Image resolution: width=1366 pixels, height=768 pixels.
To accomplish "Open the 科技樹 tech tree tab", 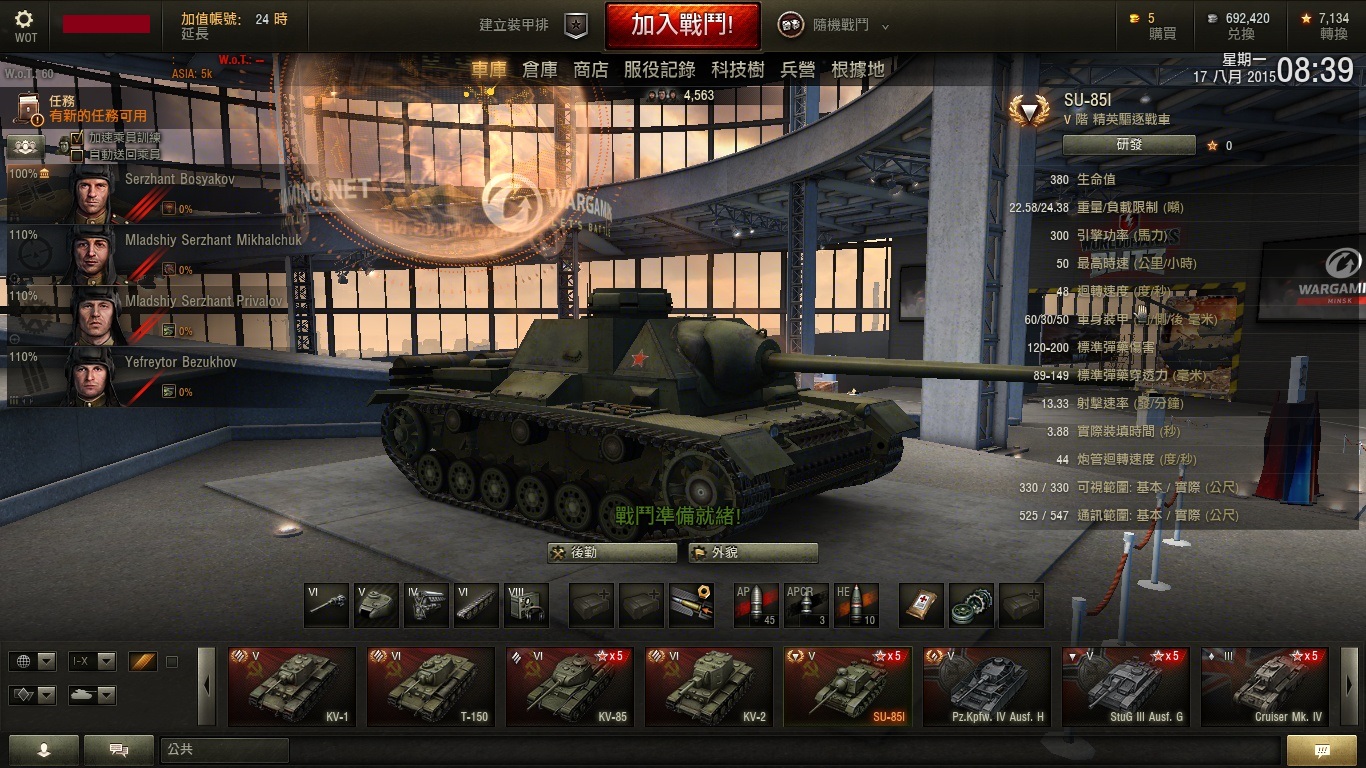I will 738,69.
